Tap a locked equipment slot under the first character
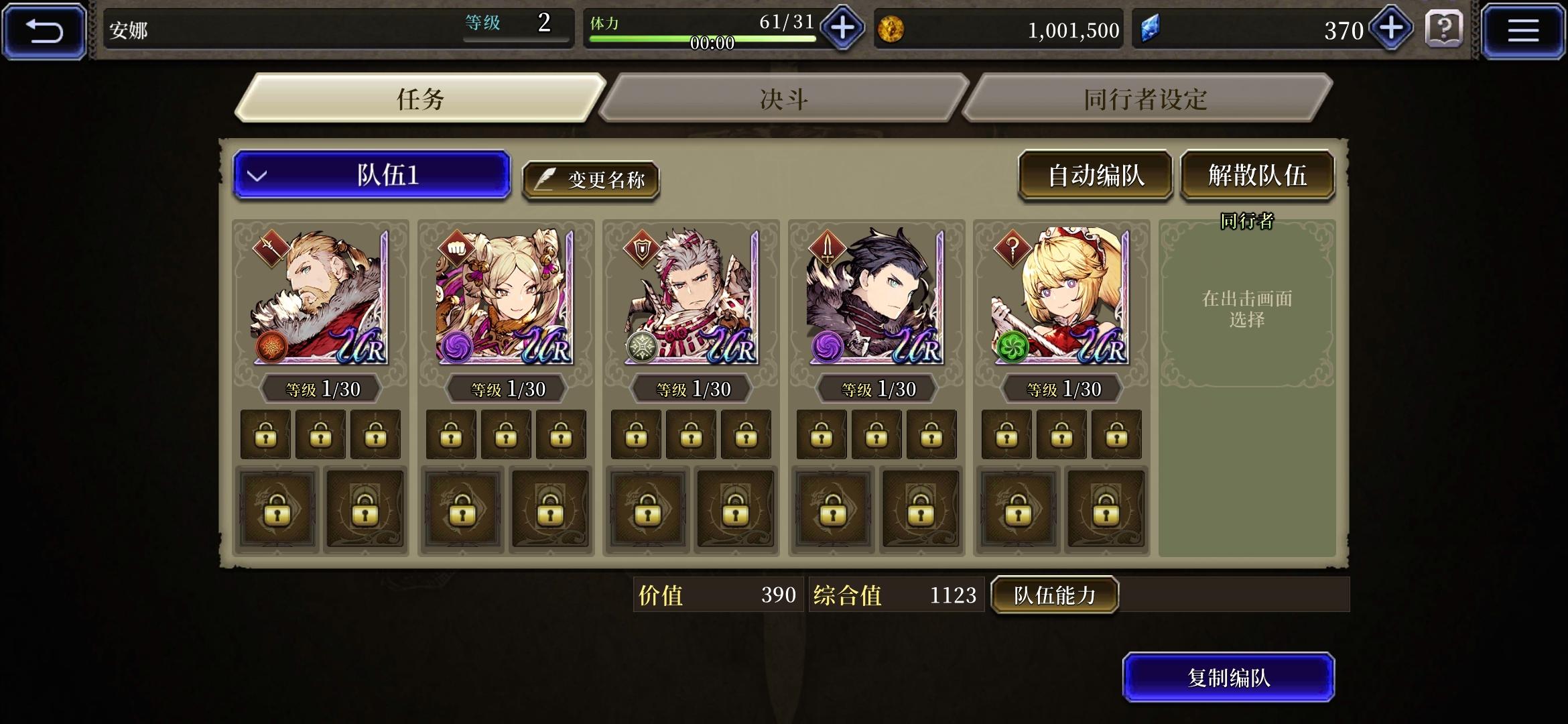This screenshot has height=724, width=1568. point(266,434)
